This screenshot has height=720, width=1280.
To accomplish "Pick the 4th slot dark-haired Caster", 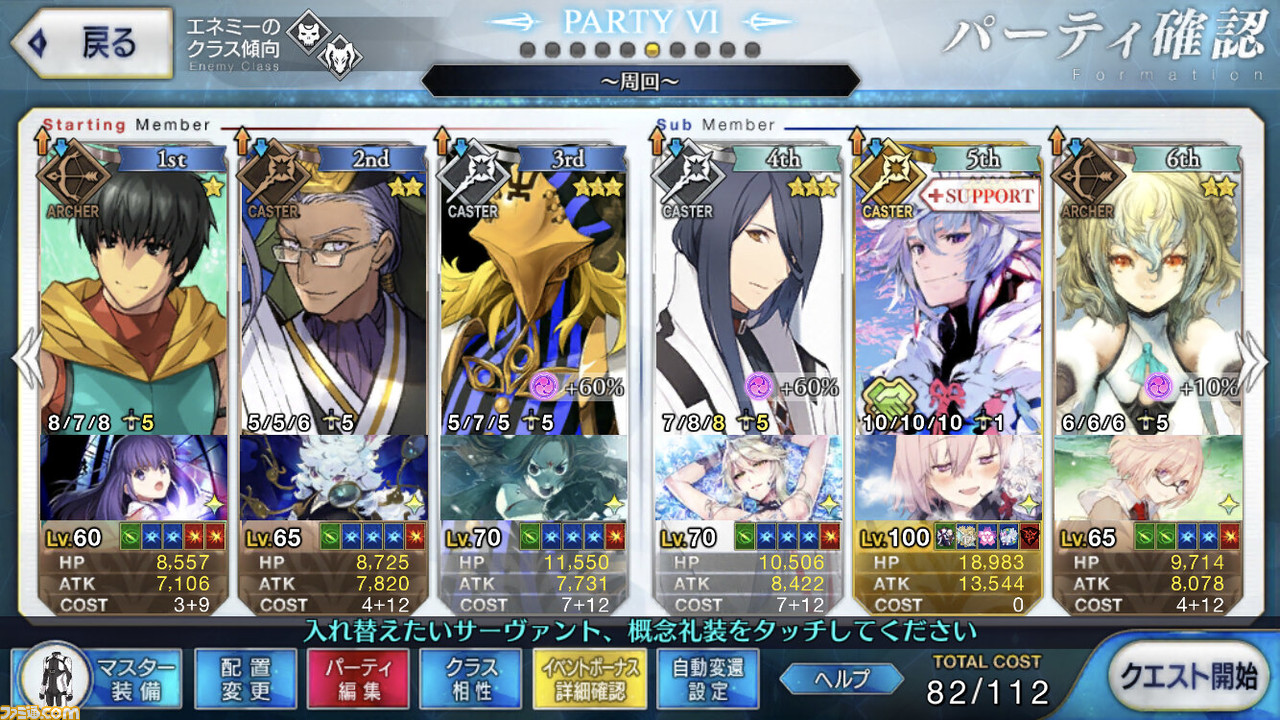I will [x=748, y=290].
